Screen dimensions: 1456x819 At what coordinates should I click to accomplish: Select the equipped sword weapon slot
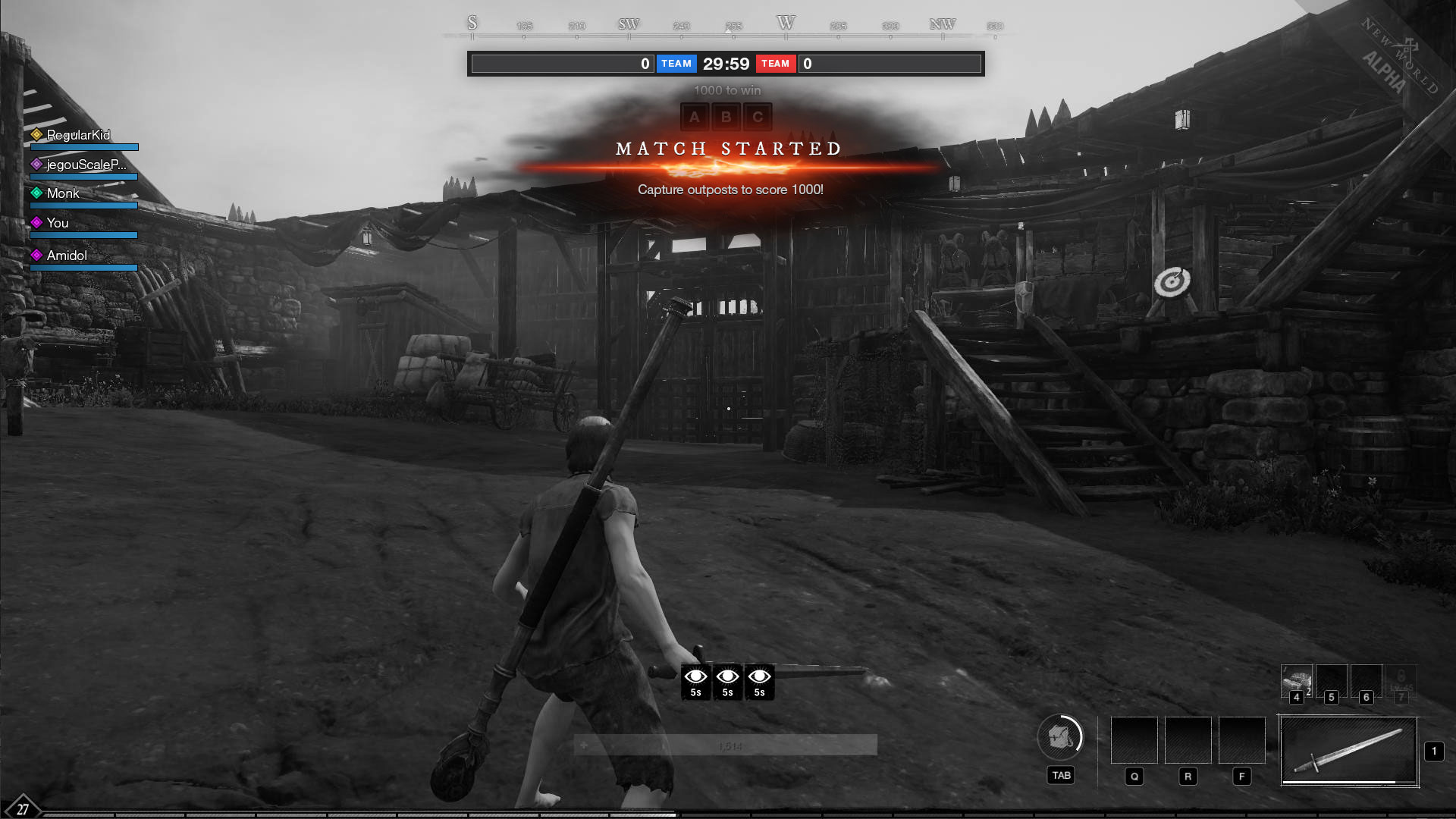[x=1348, y=751]
